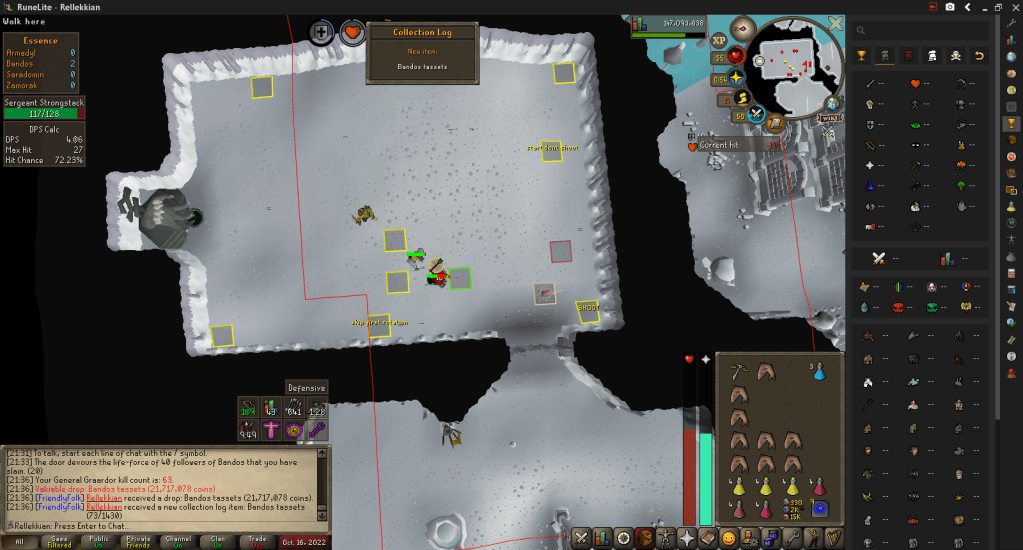The image size is (1023, 550).
Task: Close the RuneLite window
Action: (x=1013, y=7)
